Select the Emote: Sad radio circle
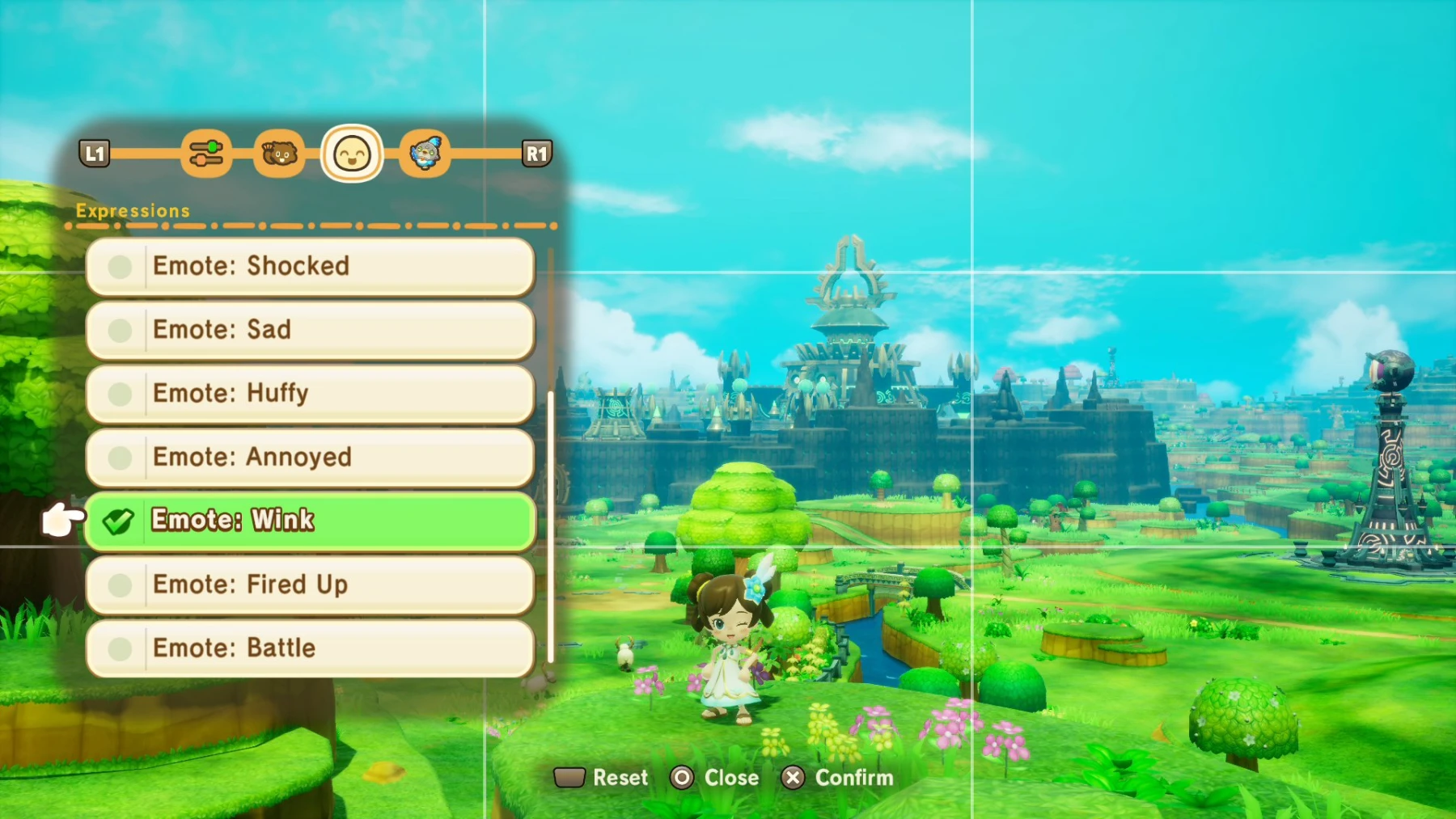1456x819 pixels. (x=121, y=329)
